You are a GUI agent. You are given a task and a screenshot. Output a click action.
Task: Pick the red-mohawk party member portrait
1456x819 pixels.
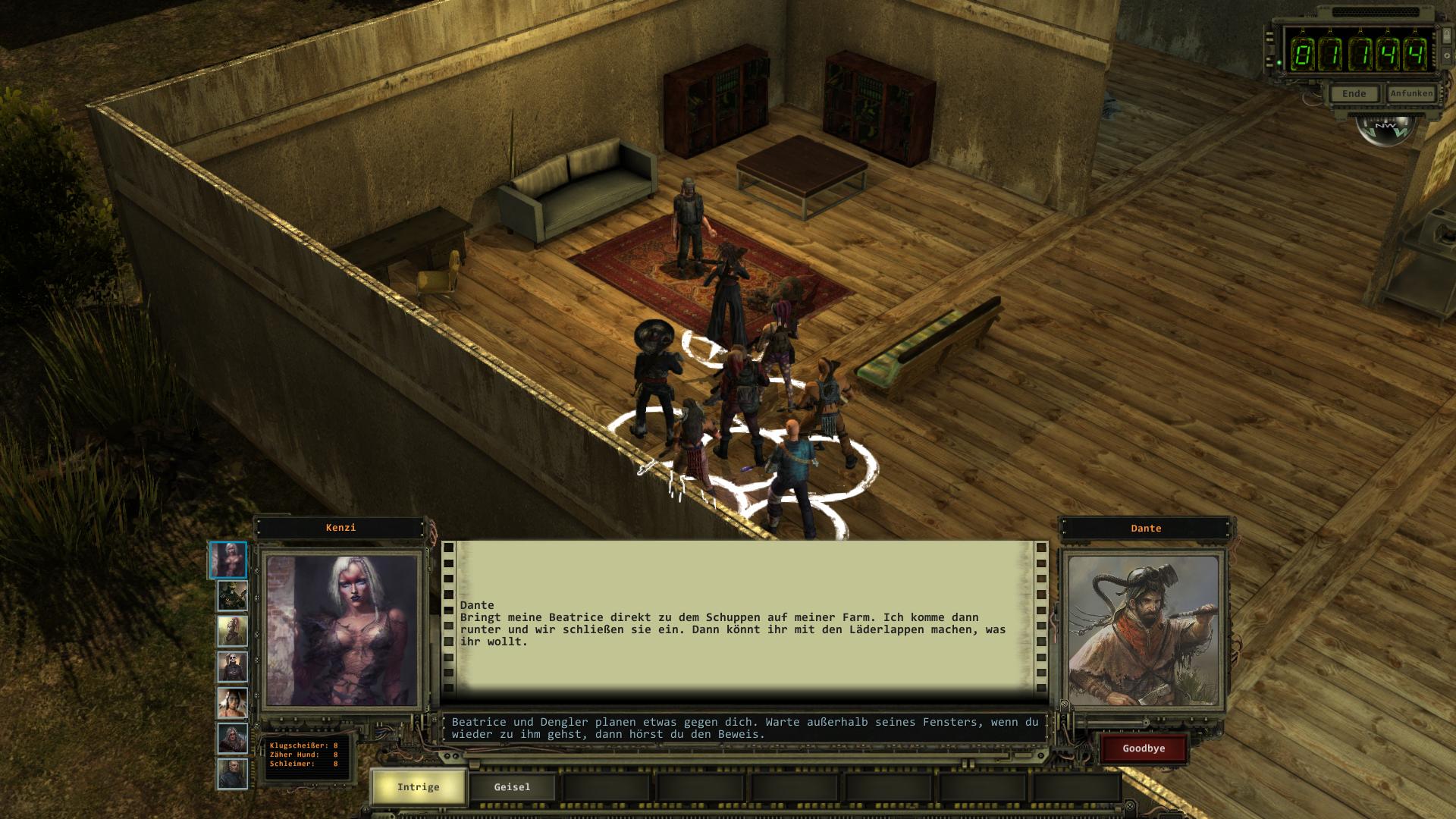click(x=232, y=631)
